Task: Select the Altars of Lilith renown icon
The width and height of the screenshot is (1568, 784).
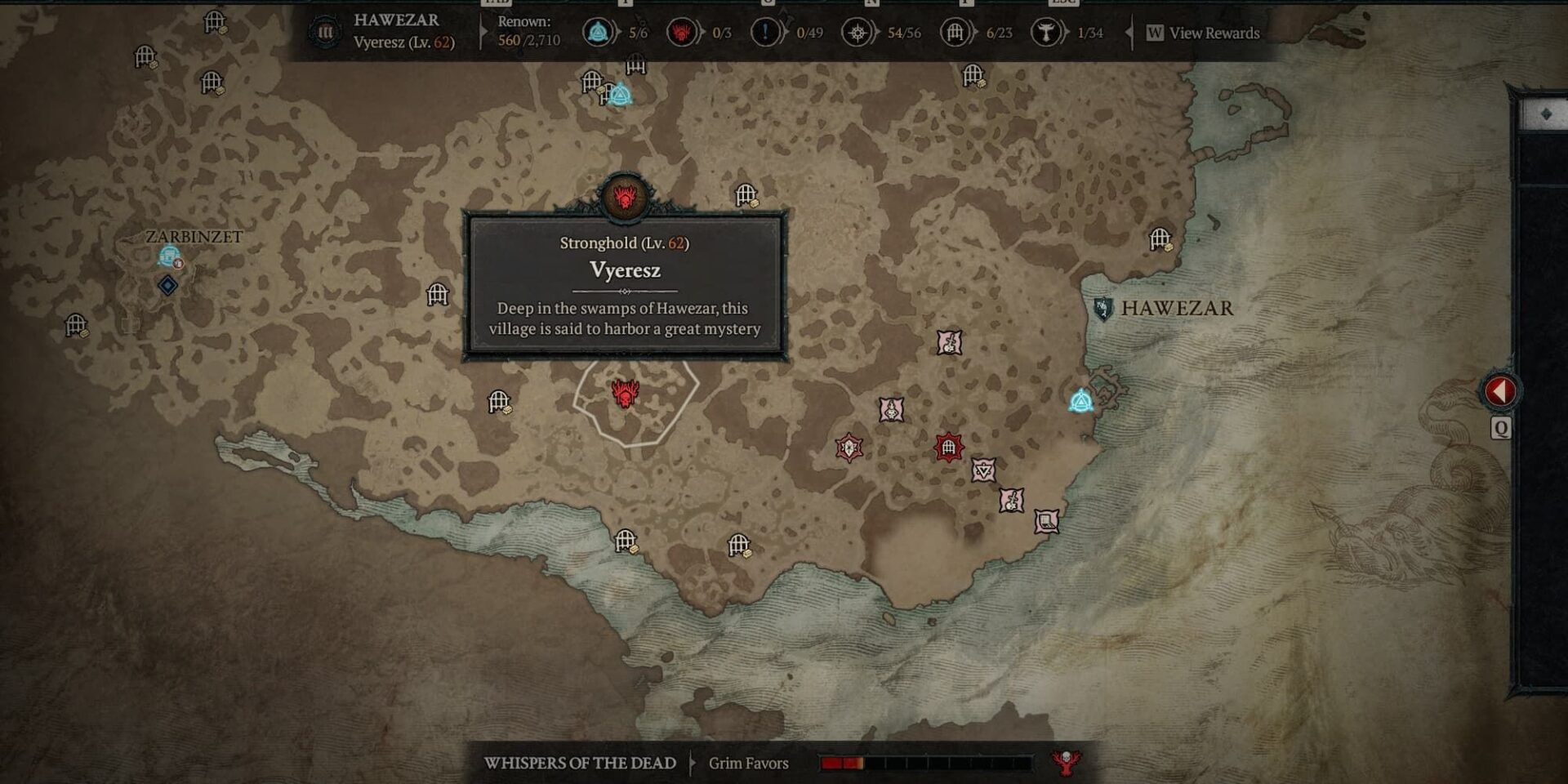Action: [x=857, y=33]
